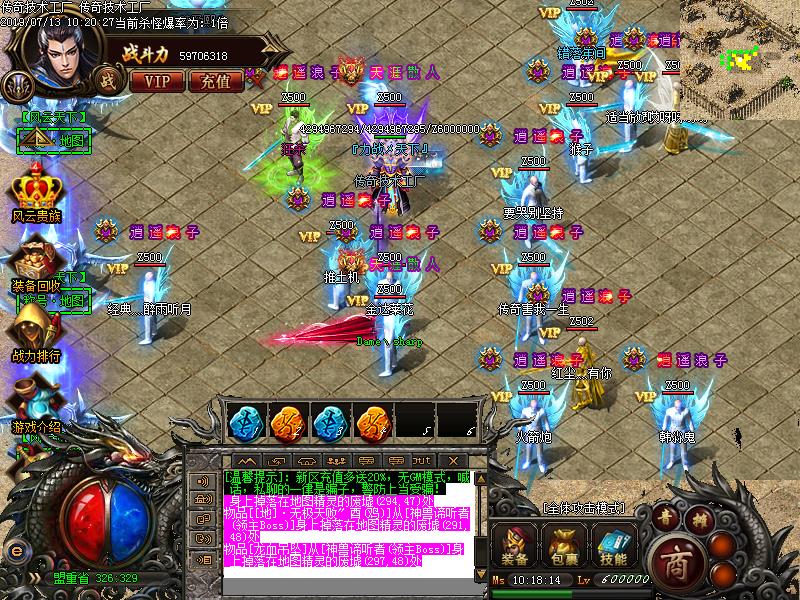Open the 装备 equipment panel
Viewport: 800px width, 600px height.
point(516,546)
